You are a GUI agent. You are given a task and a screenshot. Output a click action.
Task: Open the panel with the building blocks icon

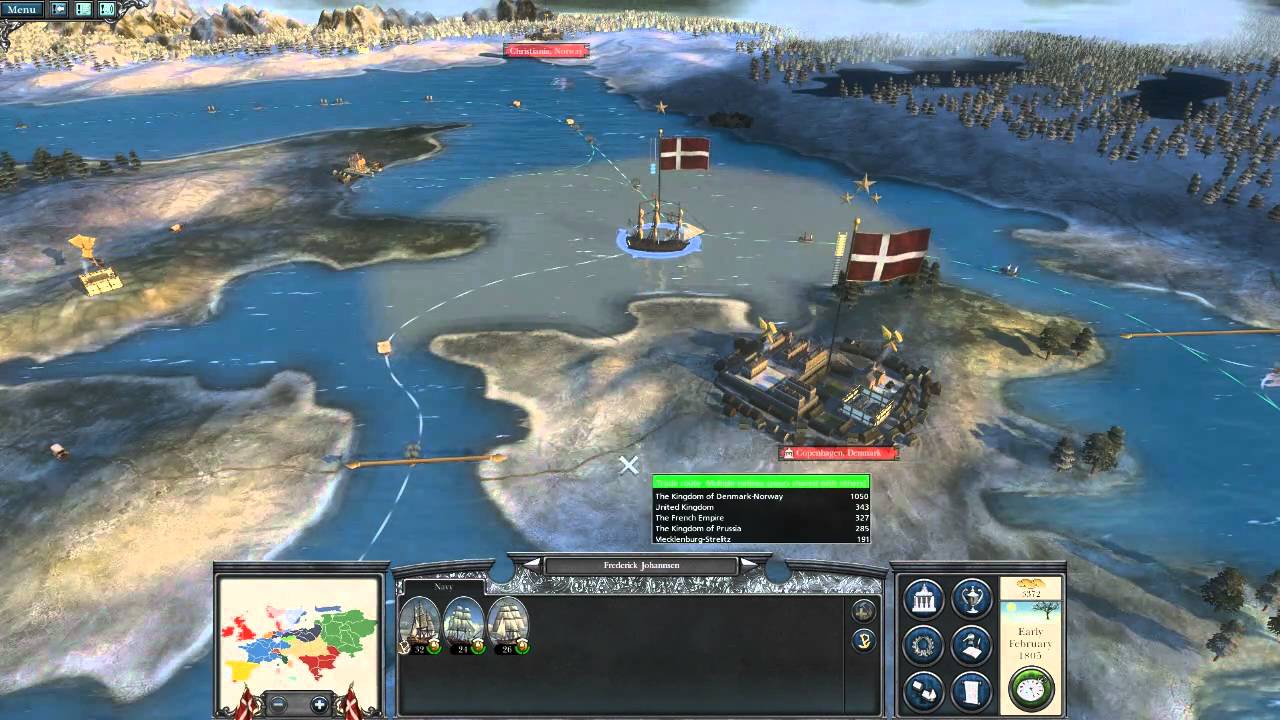click(x=923, y=691)
